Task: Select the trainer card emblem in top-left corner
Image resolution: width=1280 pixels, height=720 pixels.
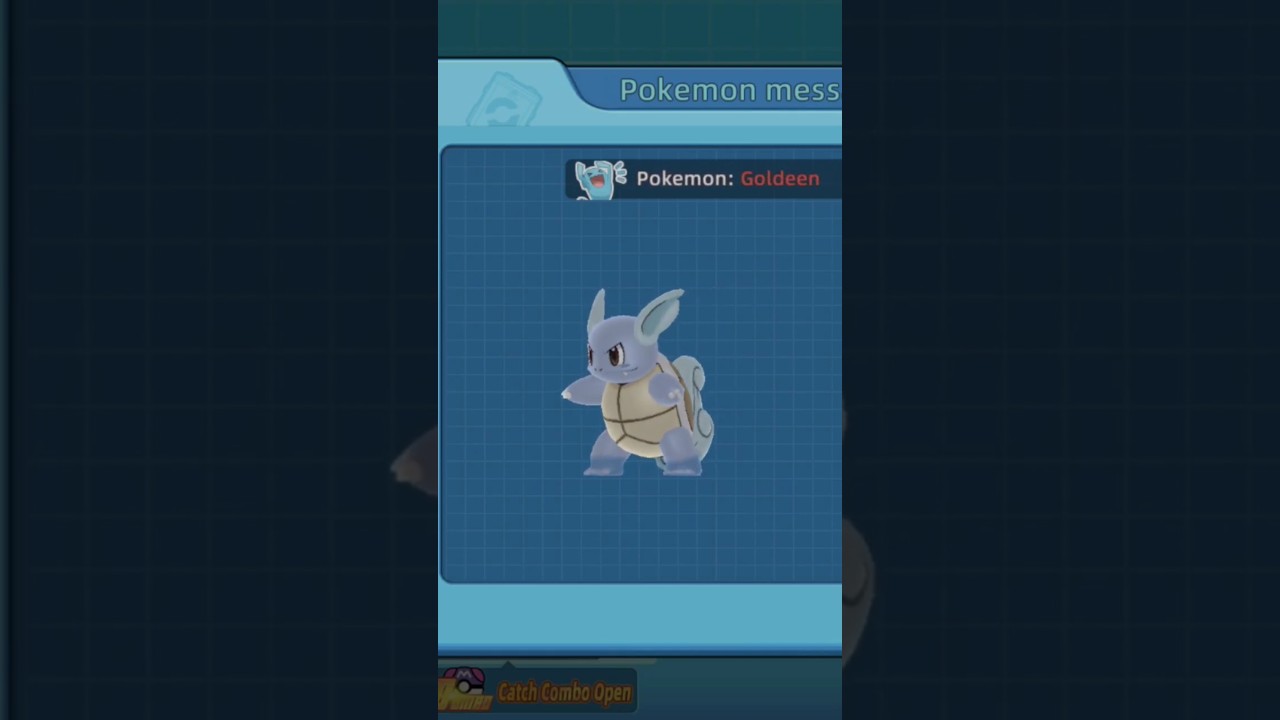Action: [505, 97]
